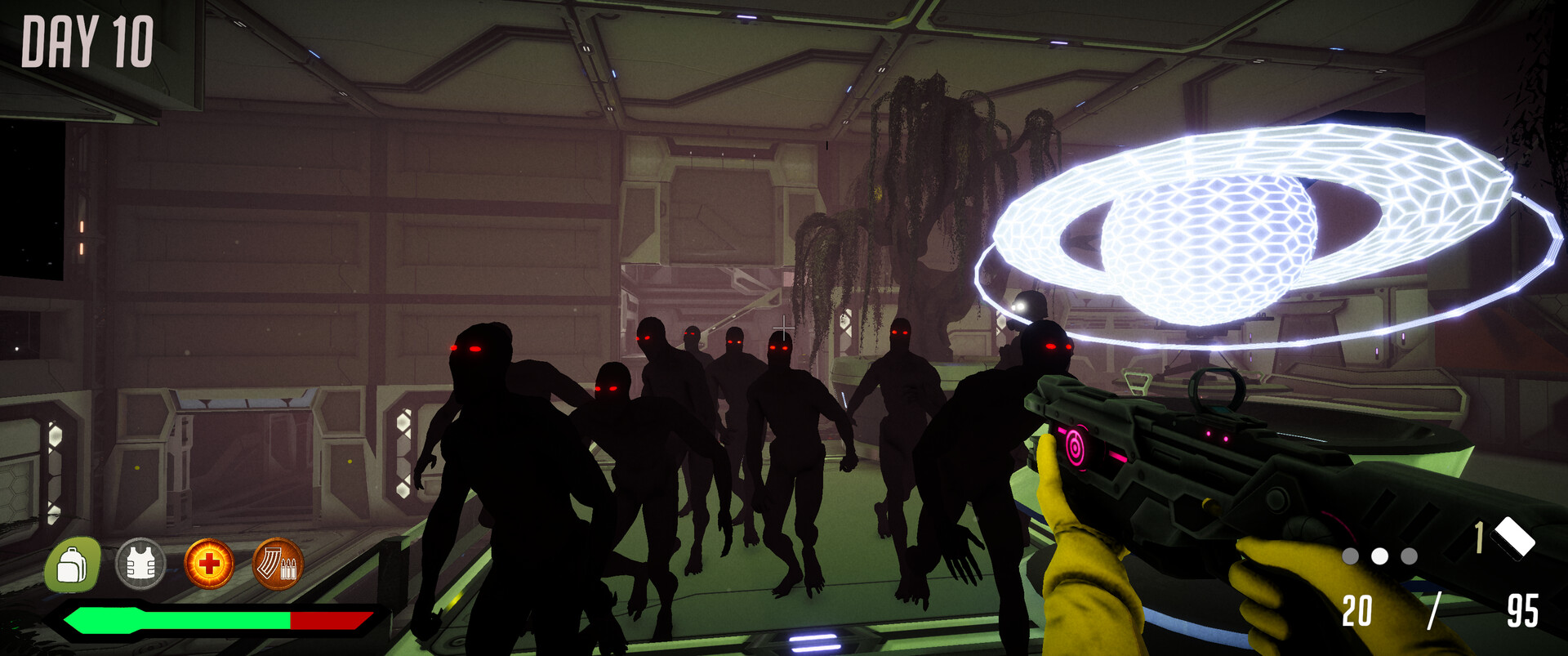1568x656 pixels.
Task: Select the armor vest icon
Action: [x=139, y=564]
